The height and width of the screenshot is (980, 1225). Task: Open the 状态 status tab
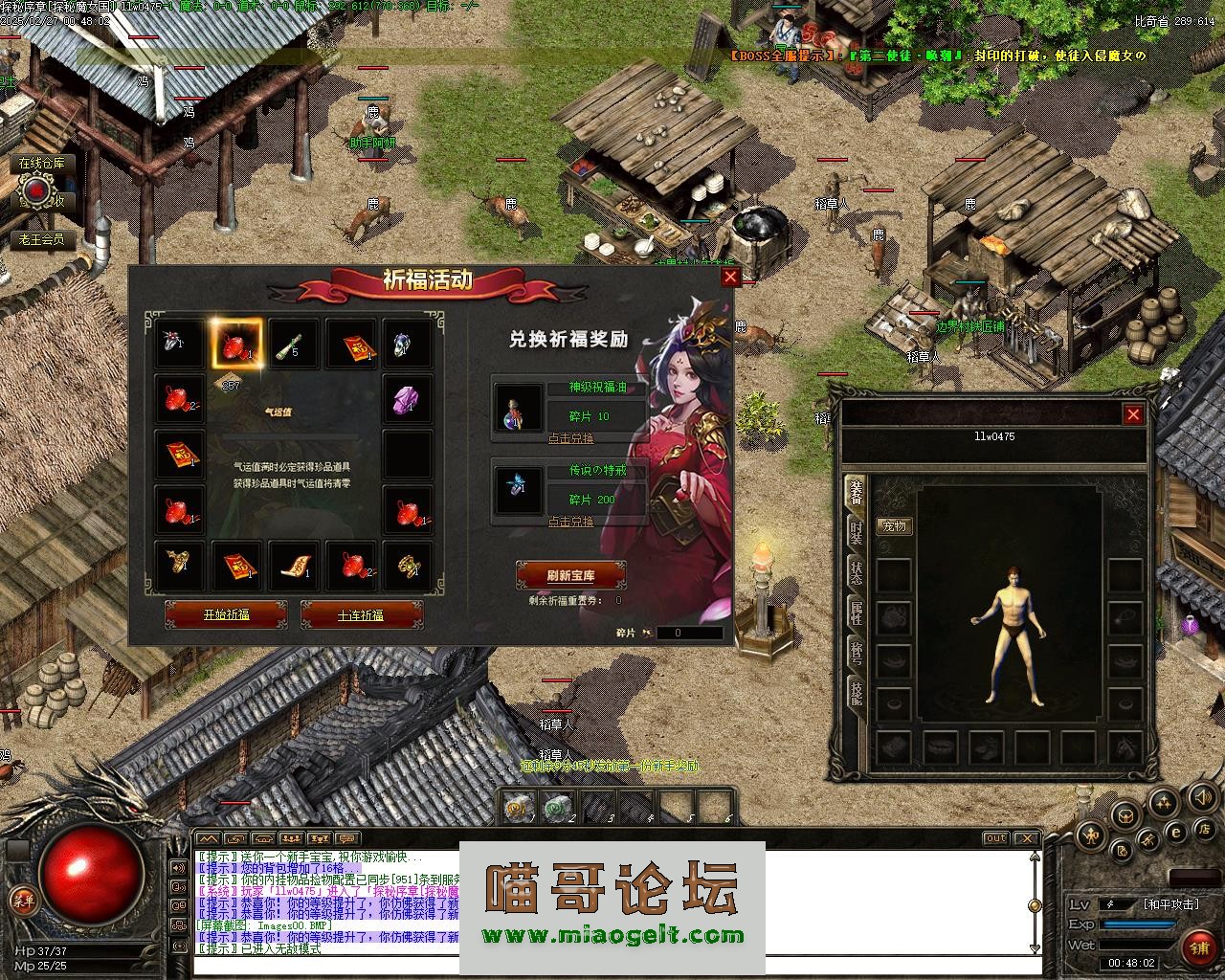tap(856, 571)
